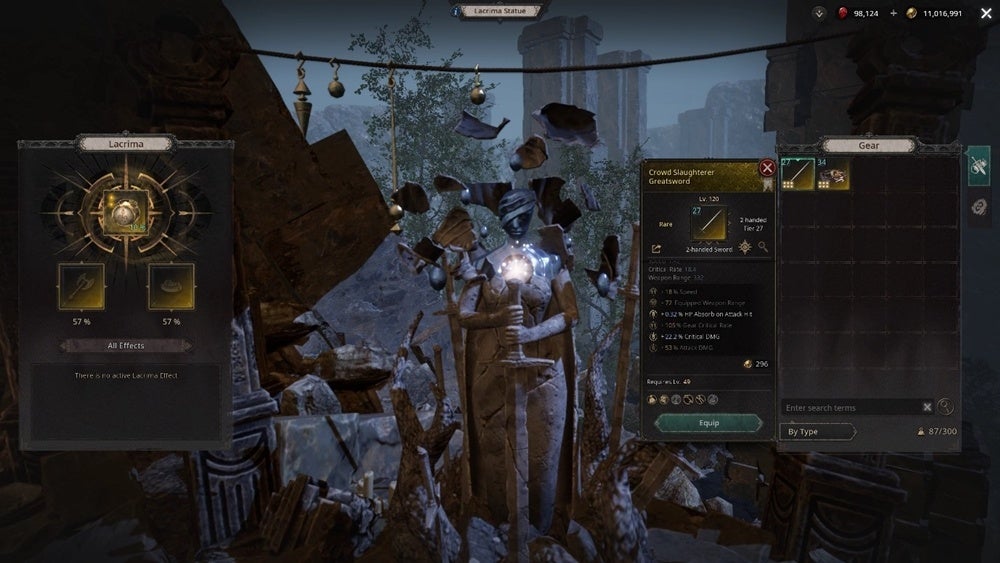1000x563 pixels.
Task: Select the axe Lacrima slot
Action: pos(81,286)
